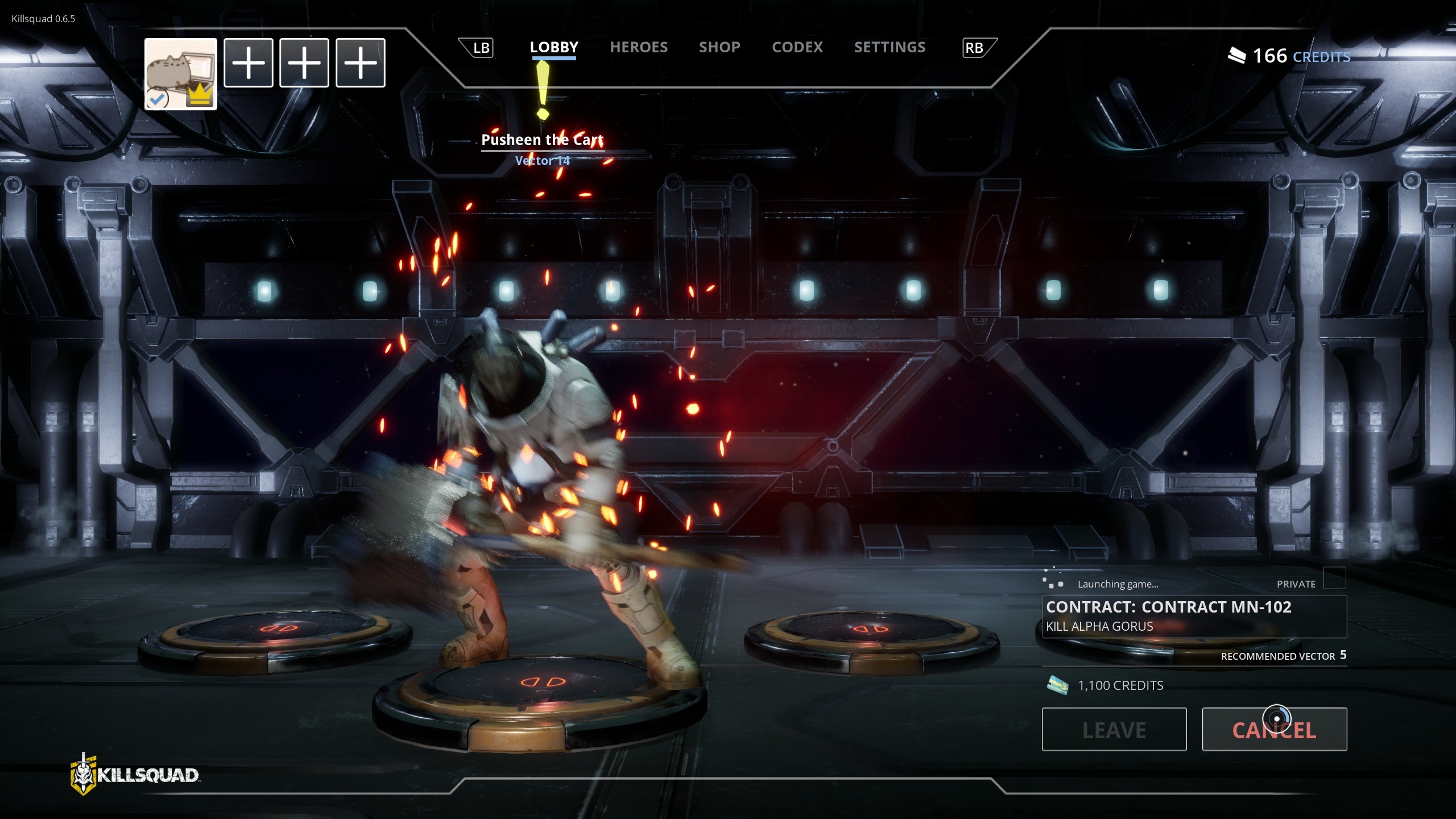Open the Heroes tab
Viewport: 1456px width, 819px height.
638,47
